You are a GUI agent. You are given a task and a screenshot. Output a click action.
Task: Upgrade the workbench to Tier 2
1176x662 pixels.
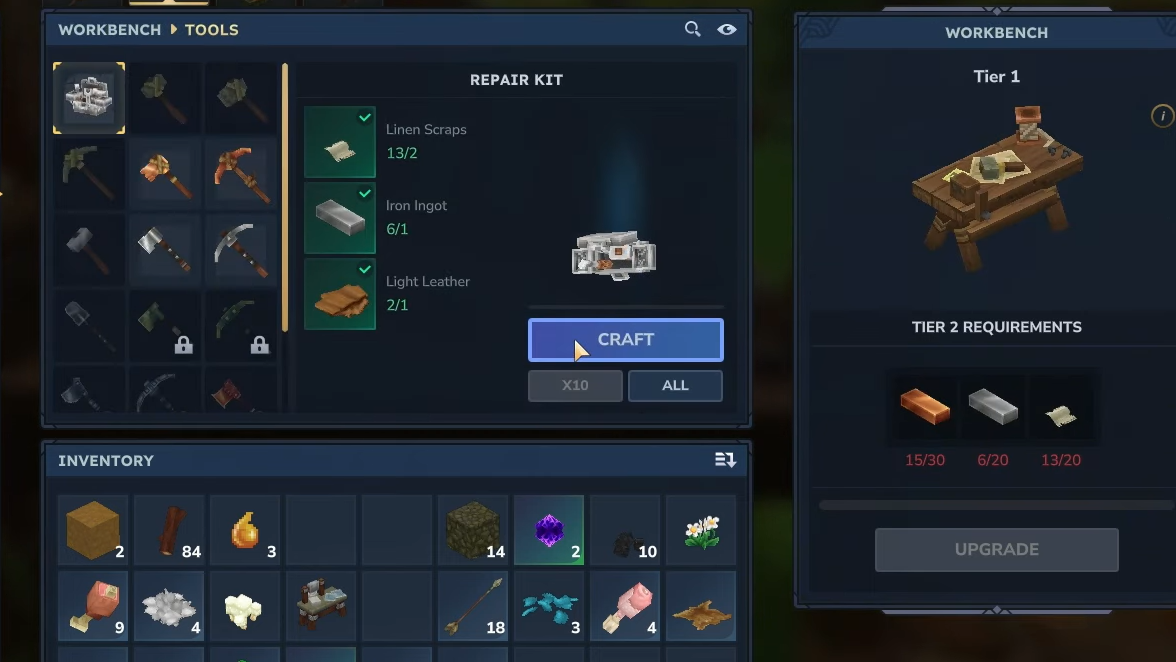(996, 550)
